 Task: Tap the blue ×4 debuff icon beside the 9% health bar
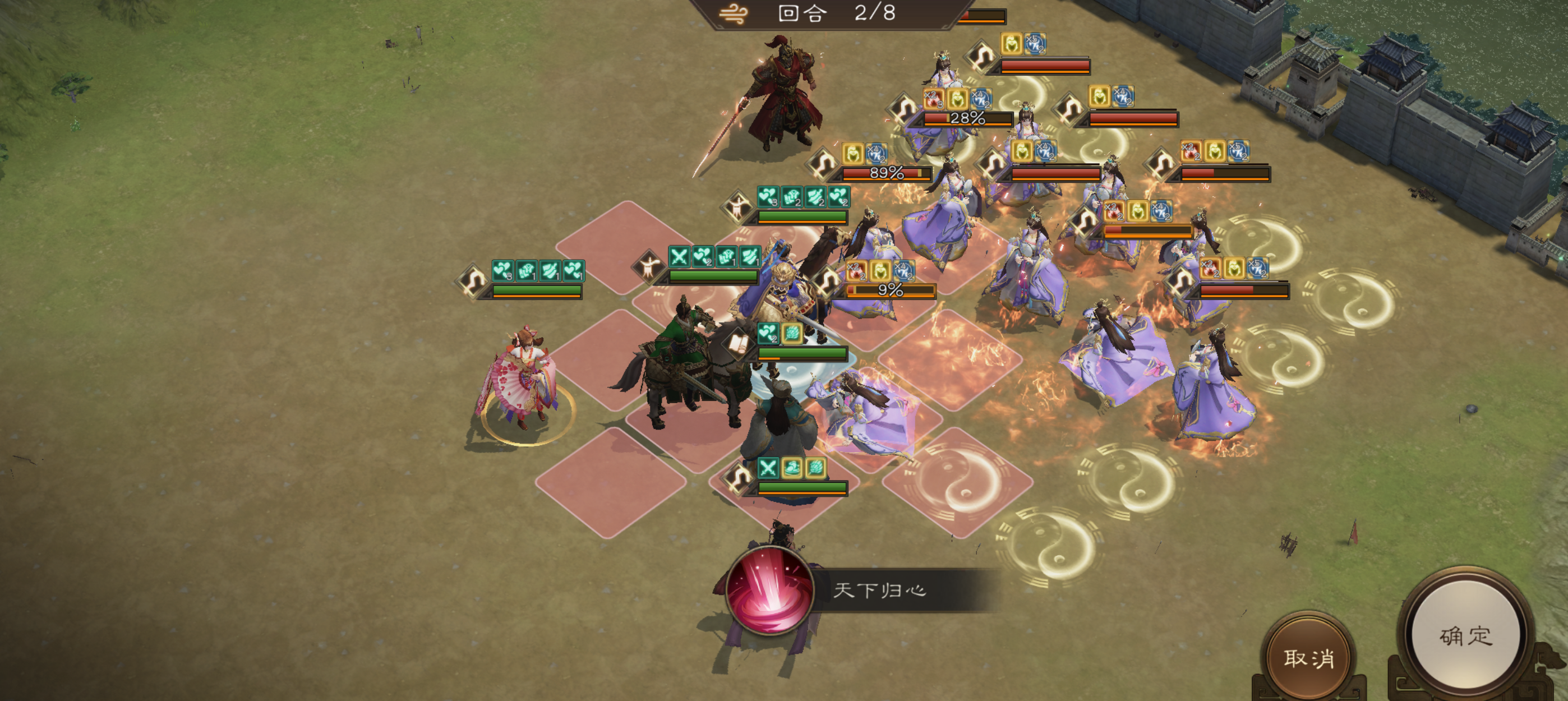pyautogui.click(x=905, y=271)
